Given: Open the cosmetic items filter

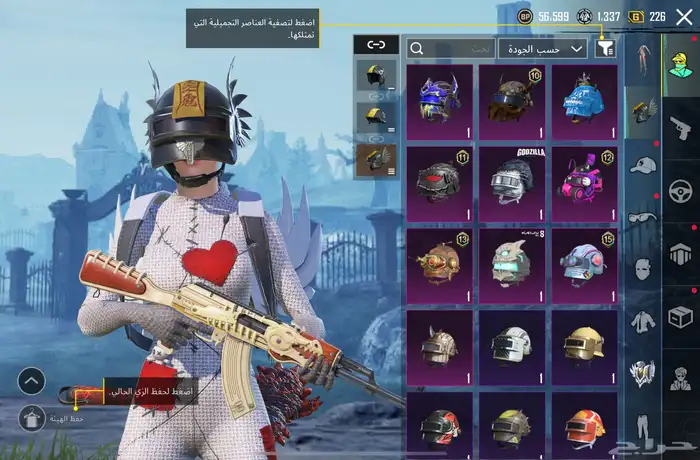Looking at the screenshot, I should [605, 48].
